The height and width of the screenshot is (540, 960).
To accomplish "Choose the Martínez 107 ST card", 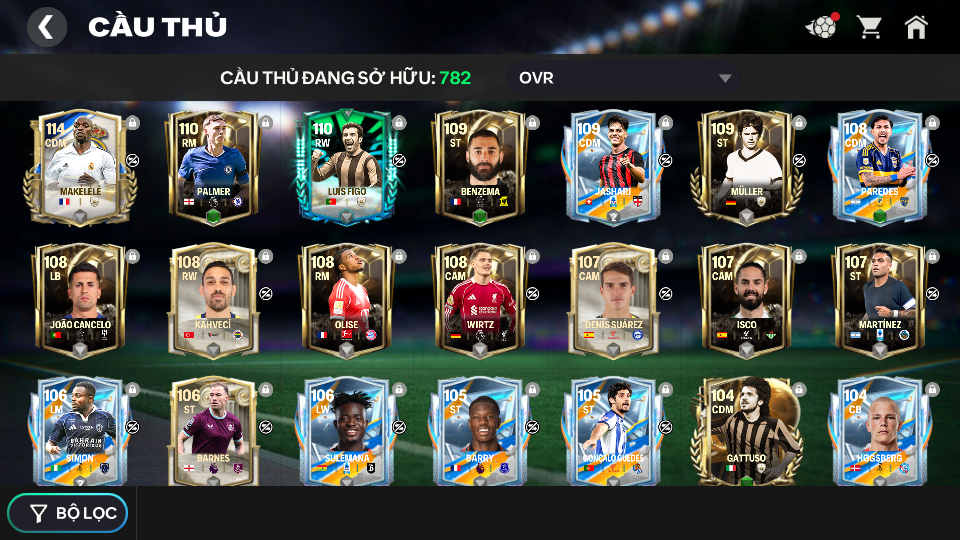I will 879,300.
